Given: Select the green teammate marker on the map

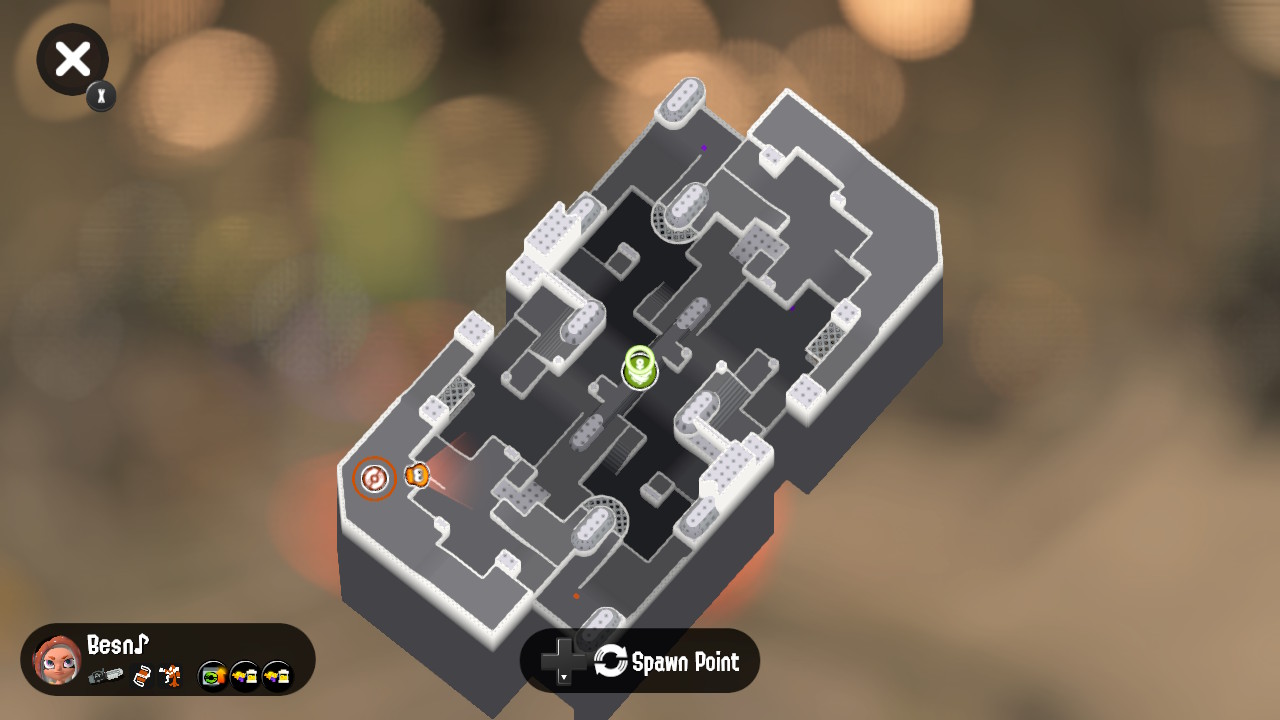Looking at the screenshot, I should [640, 368].
